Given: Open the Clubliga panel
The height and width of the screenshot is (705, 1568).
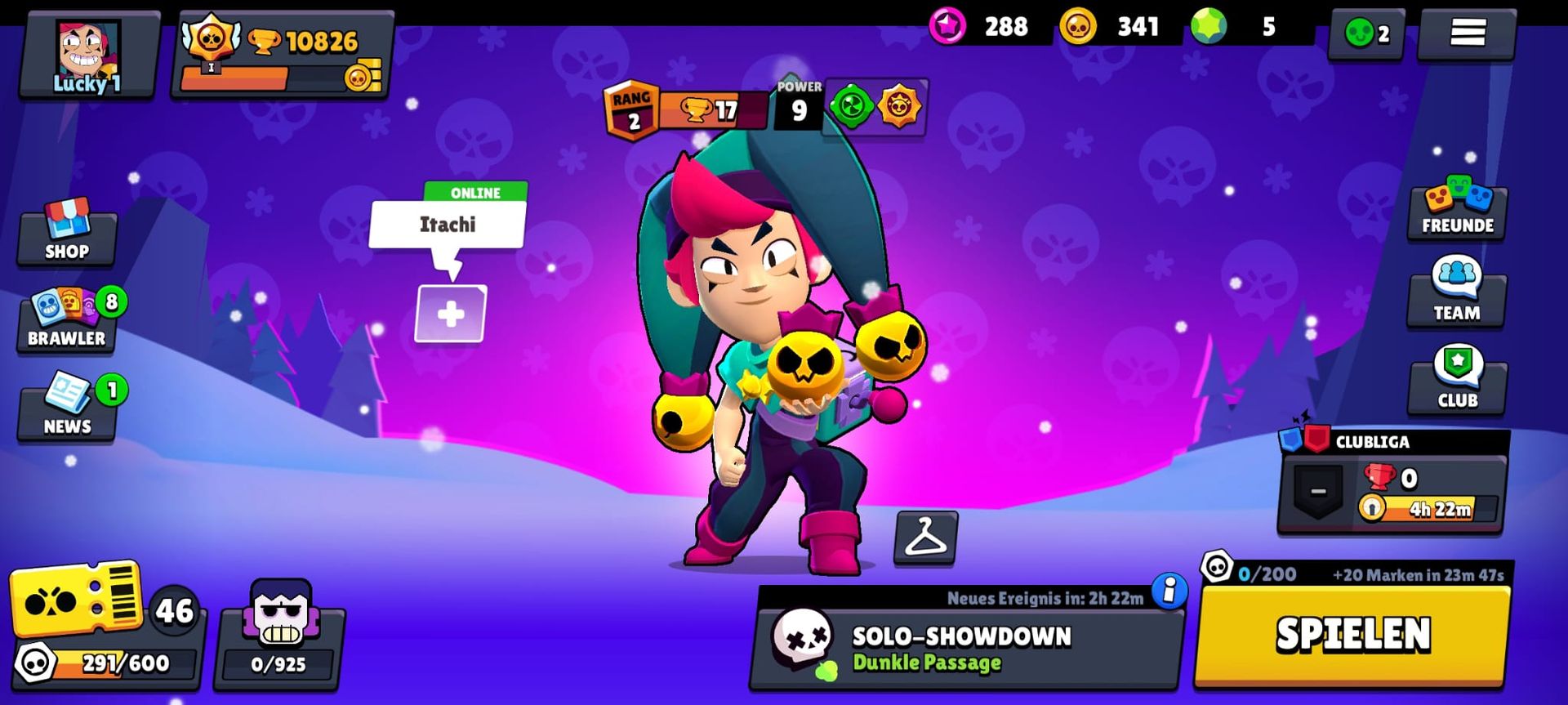Looking at the screenshot, I should pyautogui.click(x=1393, y=484).
